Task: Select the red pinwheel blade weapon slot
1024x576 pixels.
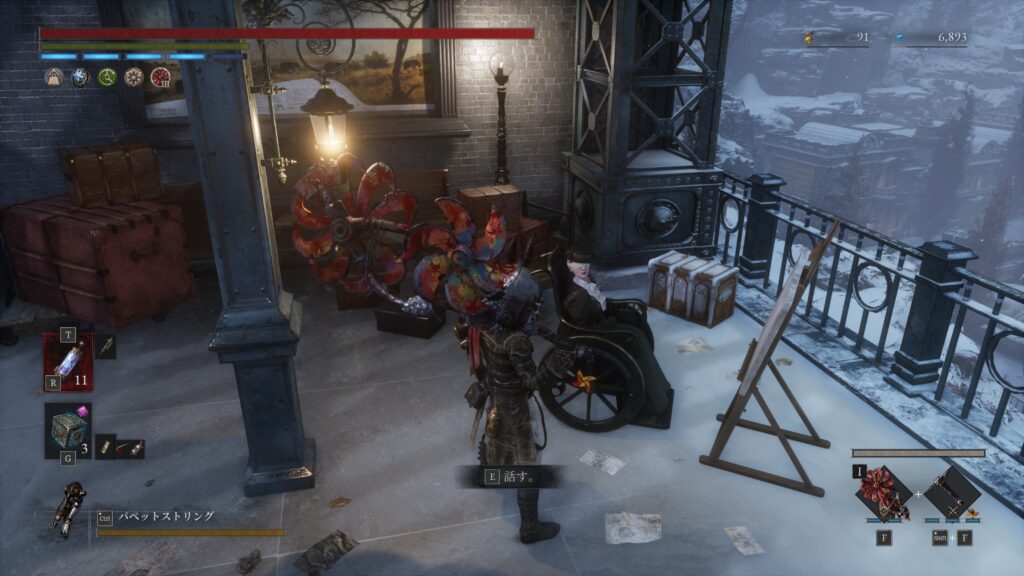Action: point(885,494)
